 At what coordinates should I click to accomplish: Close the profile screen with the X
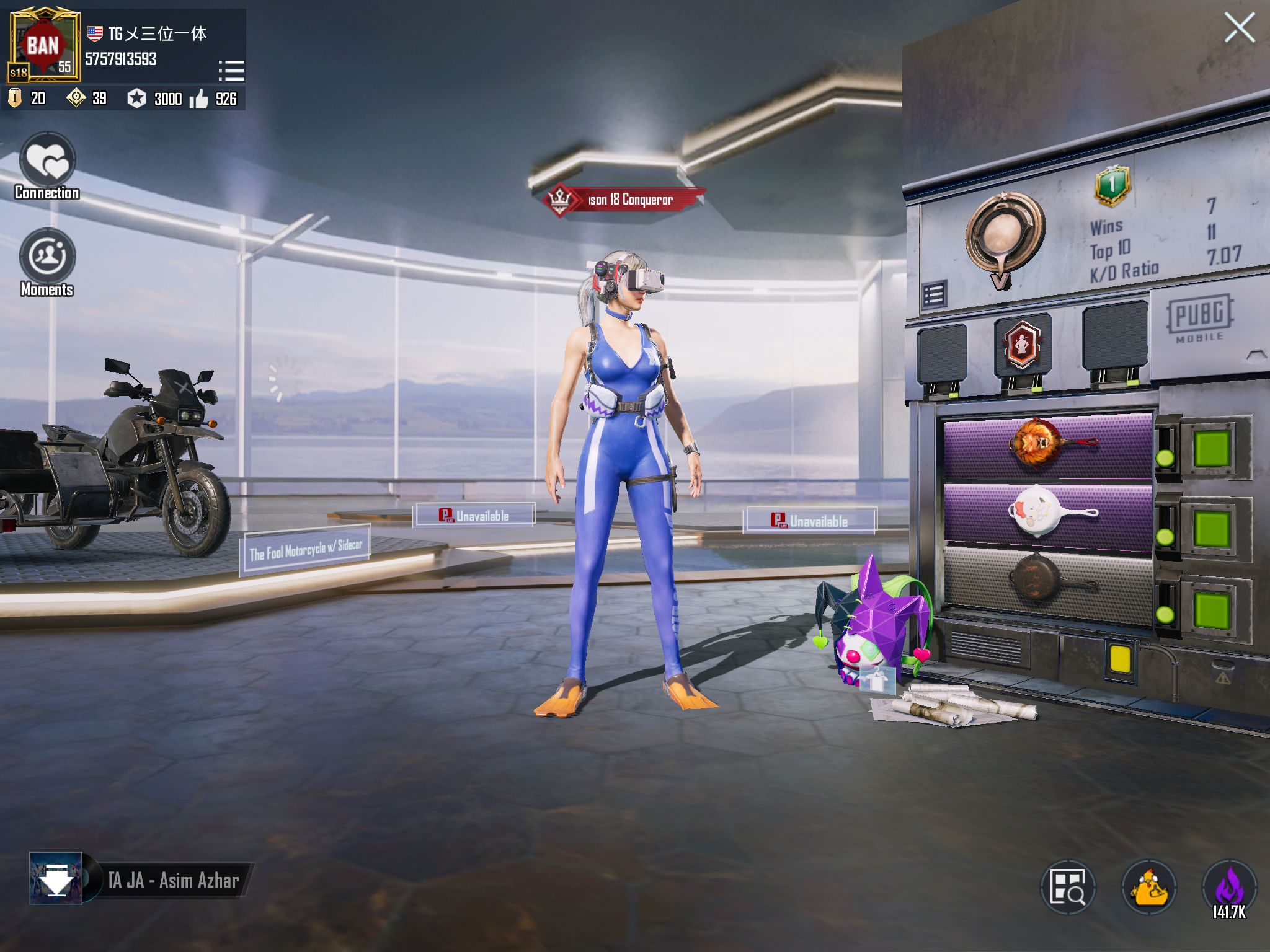tap(1239, 28)
